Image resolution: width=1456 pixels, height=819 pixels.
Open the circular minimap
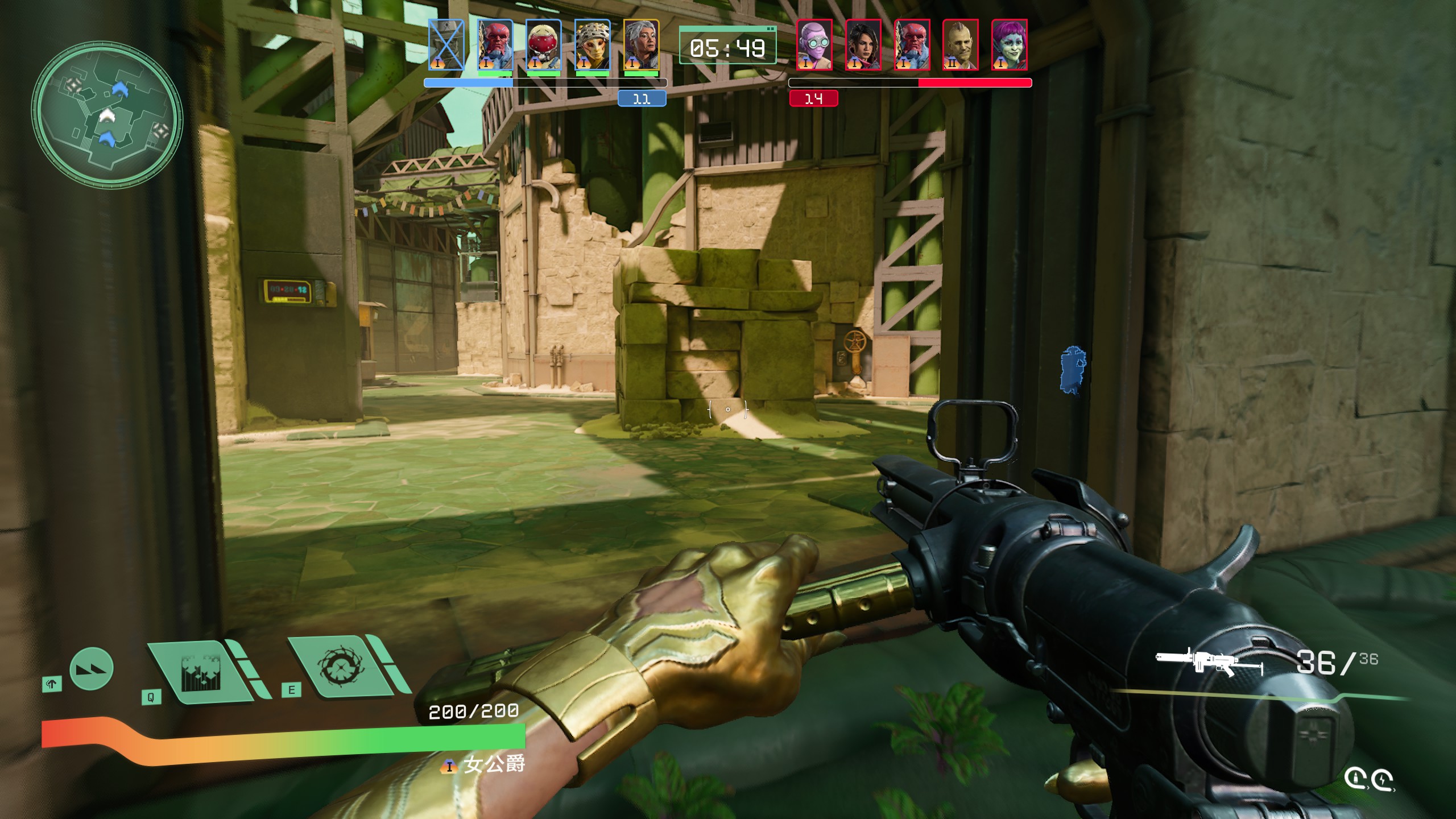coord(107,114)
